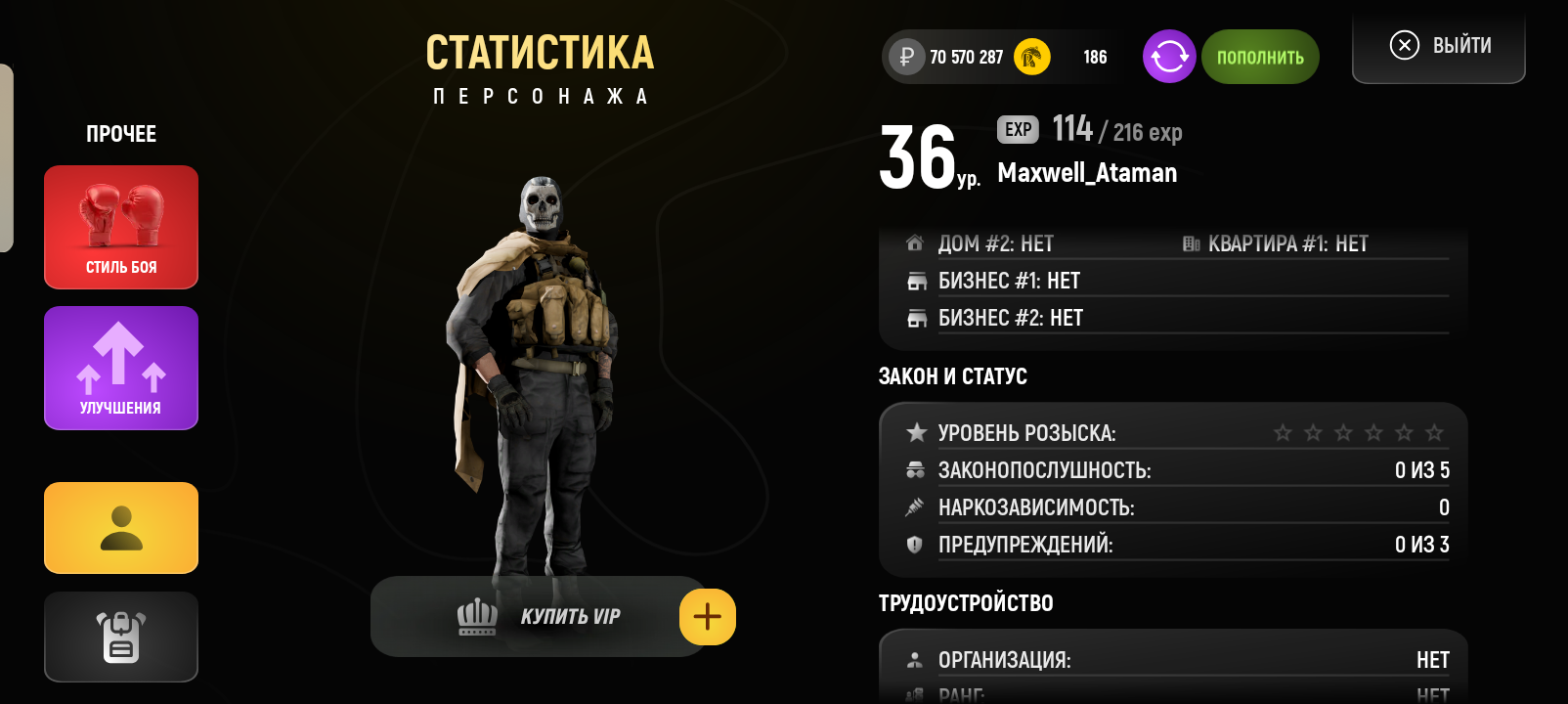
Task: Select the Квартира #1 entry
Action: [1286, 243]
